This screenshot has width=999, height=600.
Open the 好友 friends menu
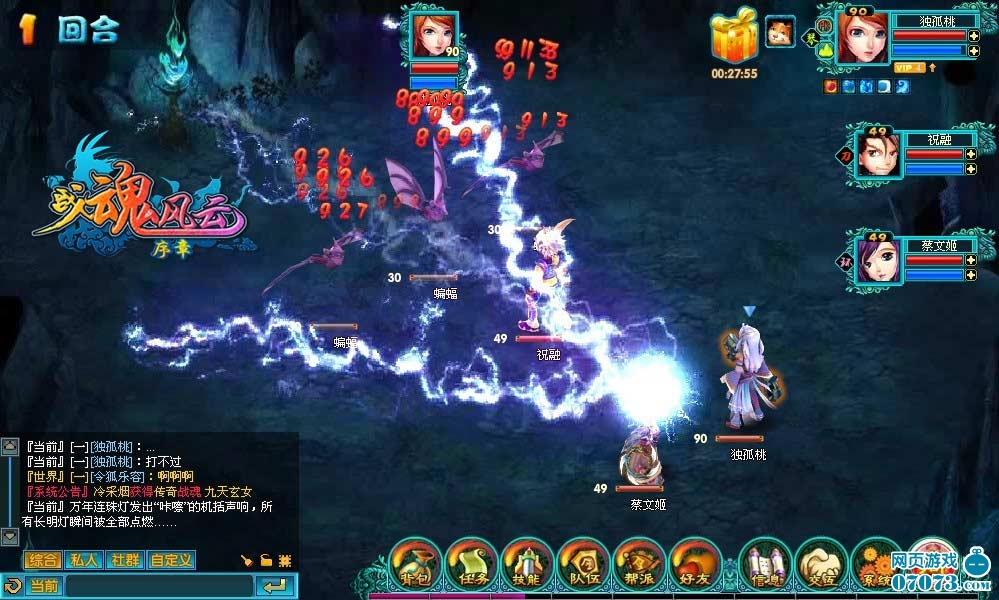696,566
